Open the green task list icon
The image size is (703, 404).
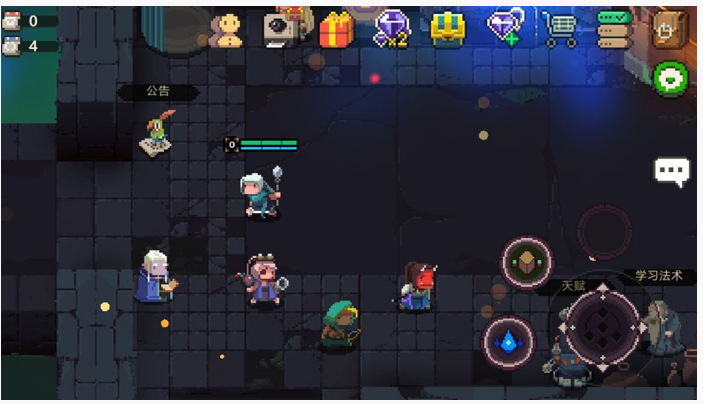click(612, 30)
